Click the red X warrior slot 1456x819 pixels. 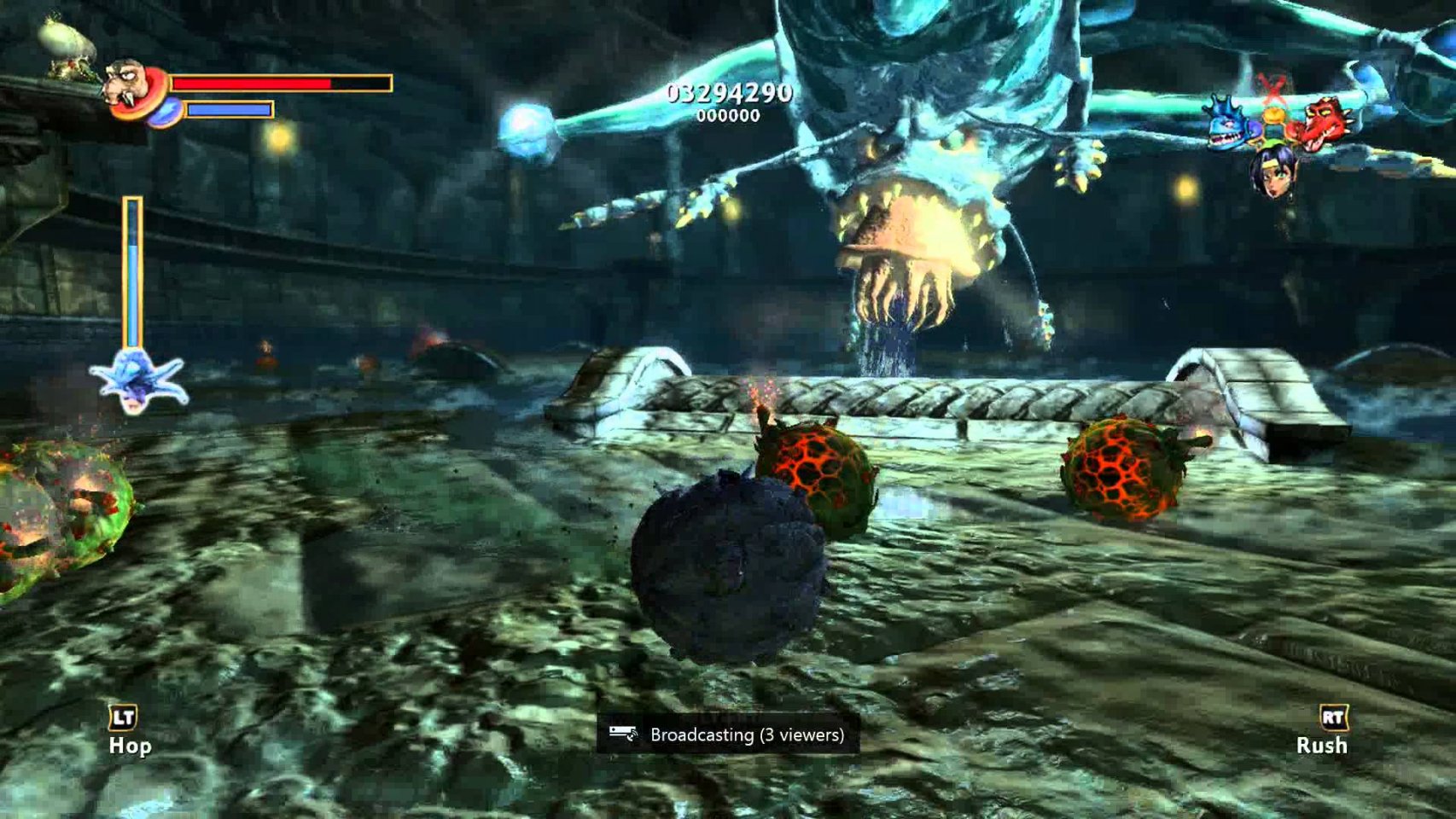coord(1273,89)
